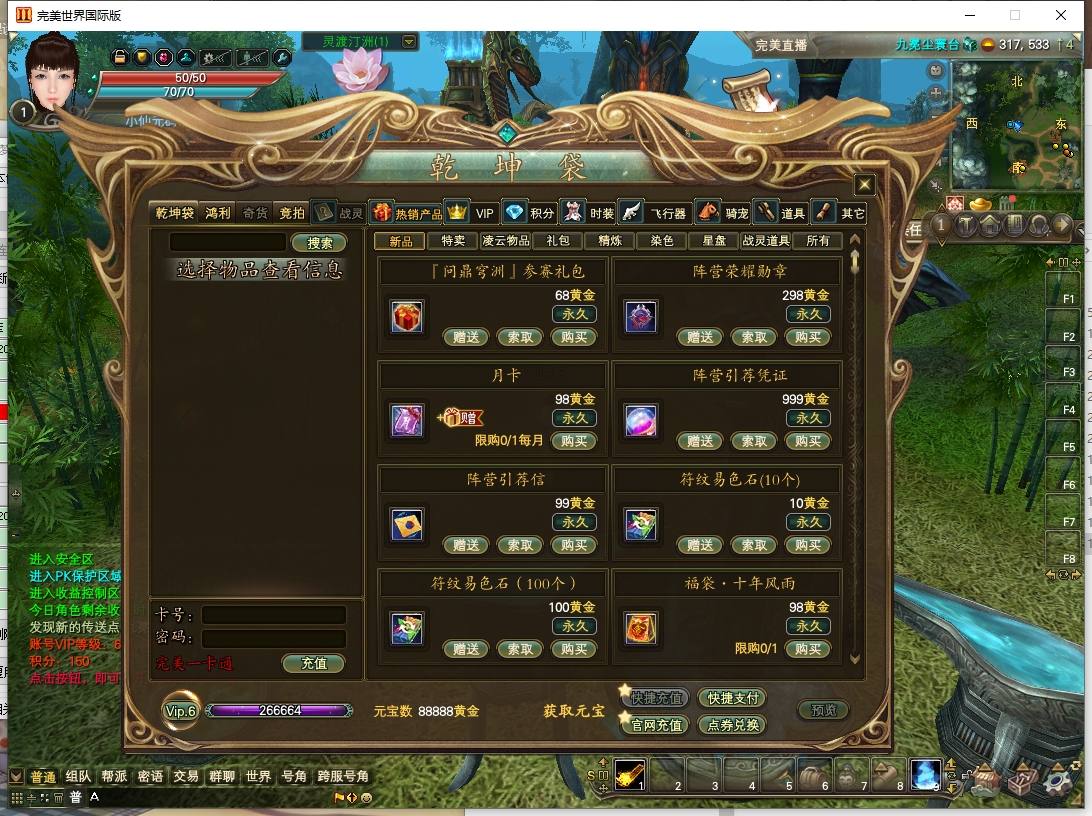Gift the 阵营引荐信 item
The image size is (1092, 816).
coord(466,545)
